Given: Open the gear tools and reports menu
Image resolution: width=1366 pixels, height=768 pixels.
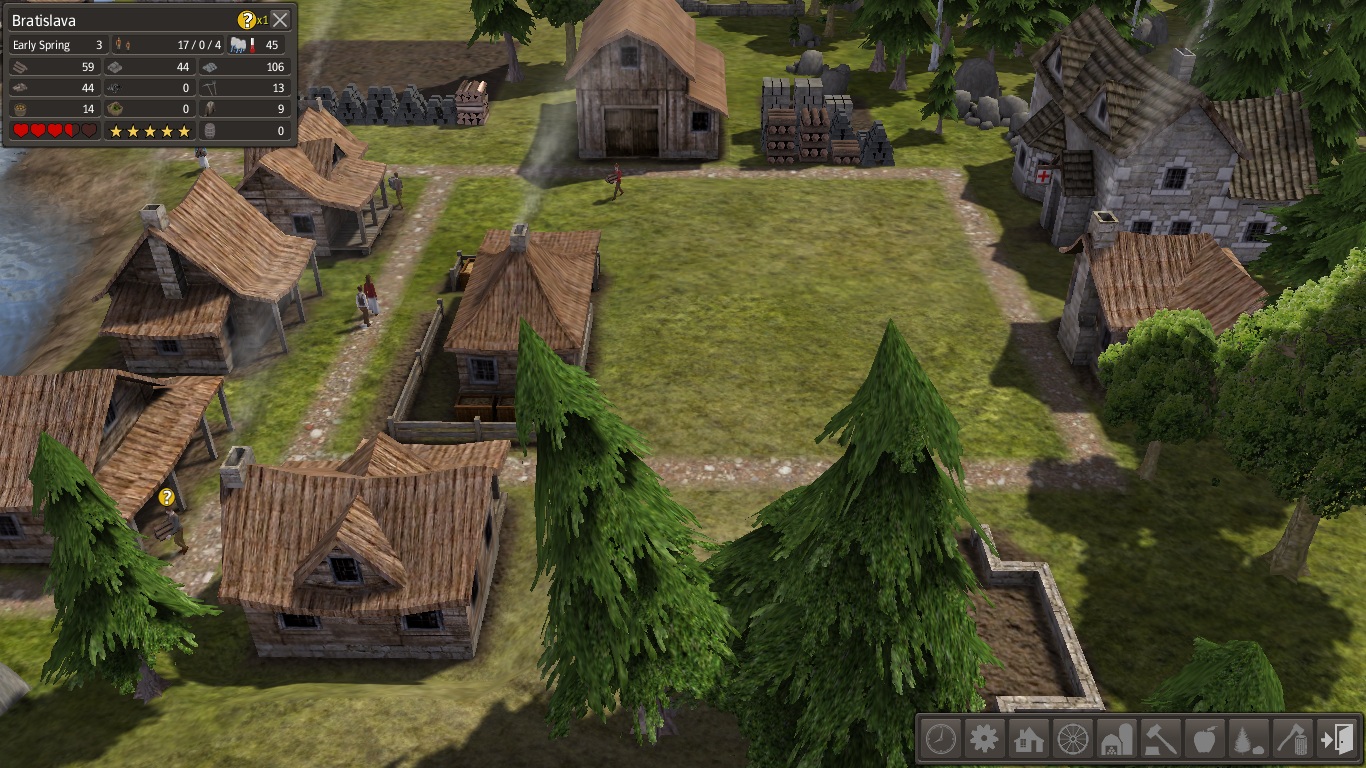Looking at the screenshot, I should click(984, 740).
